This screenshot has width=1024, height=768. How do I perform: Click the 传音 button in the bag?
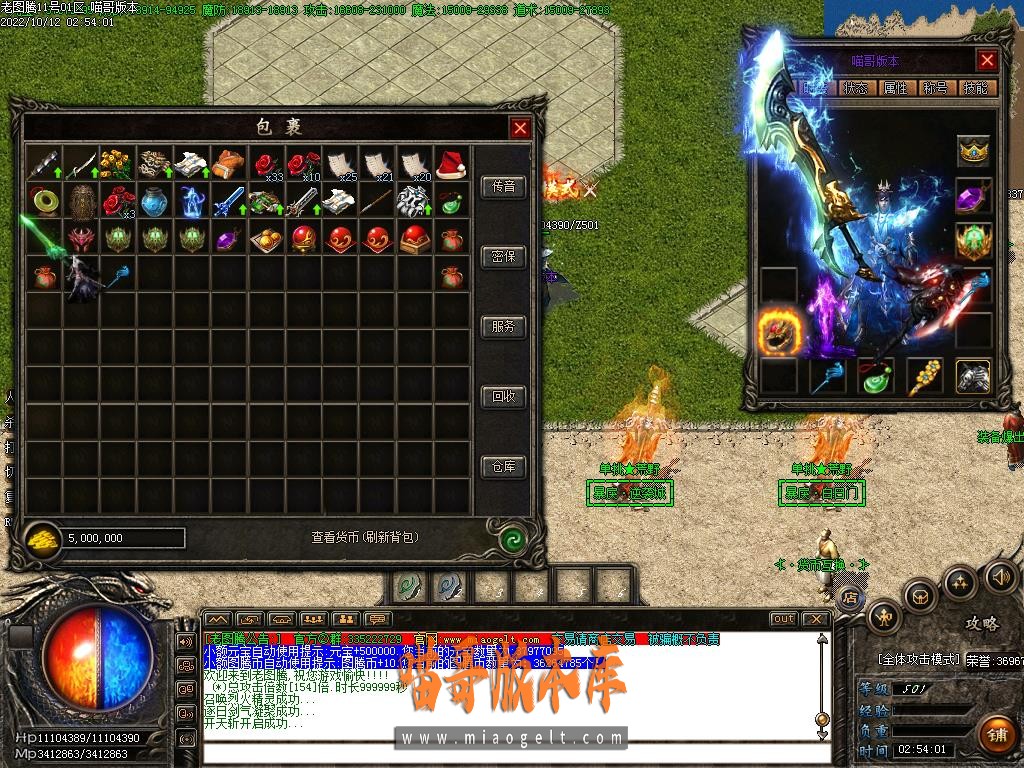[503, 187]
